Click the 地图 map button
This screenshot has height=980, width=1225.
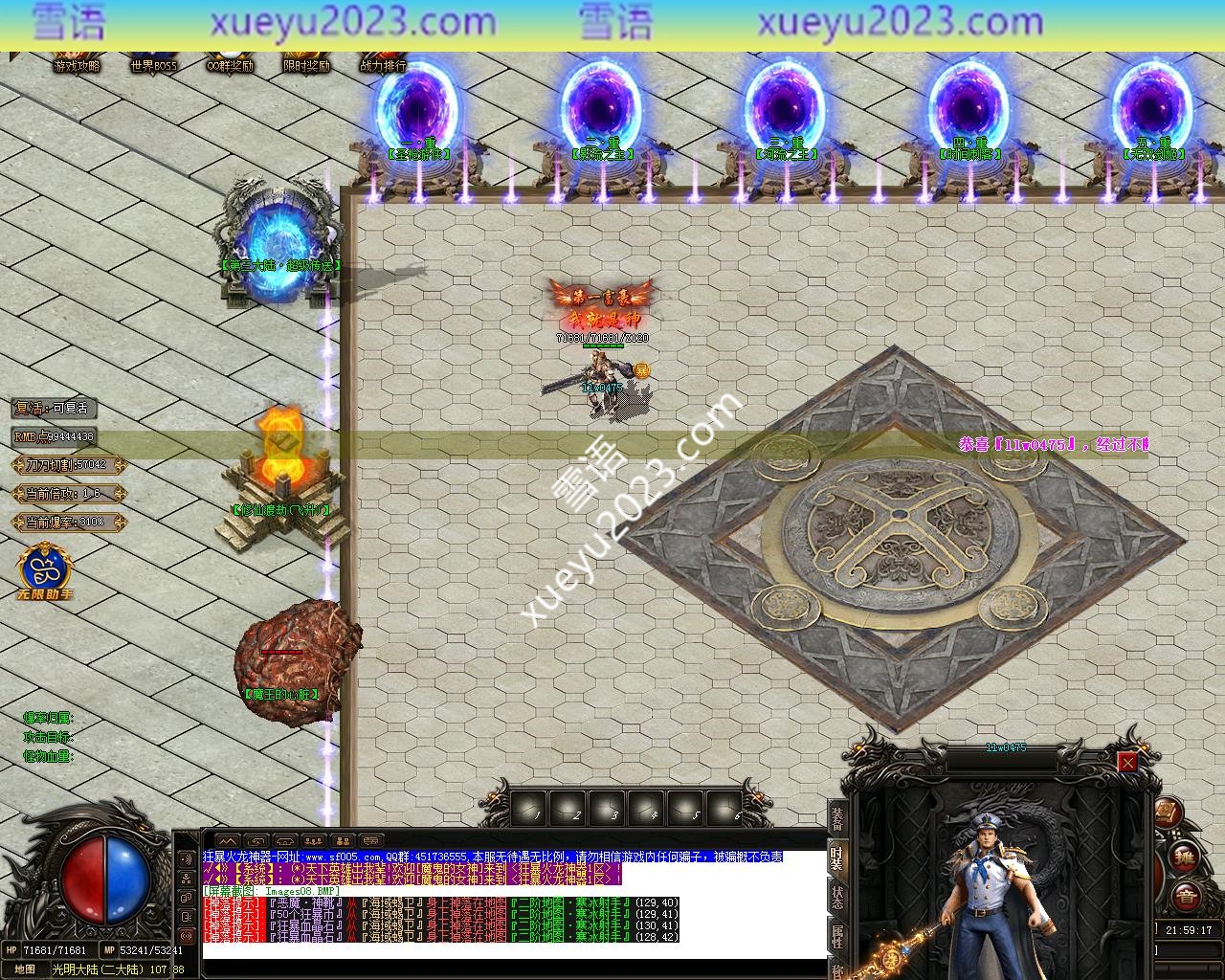click(x=25, y=969)
